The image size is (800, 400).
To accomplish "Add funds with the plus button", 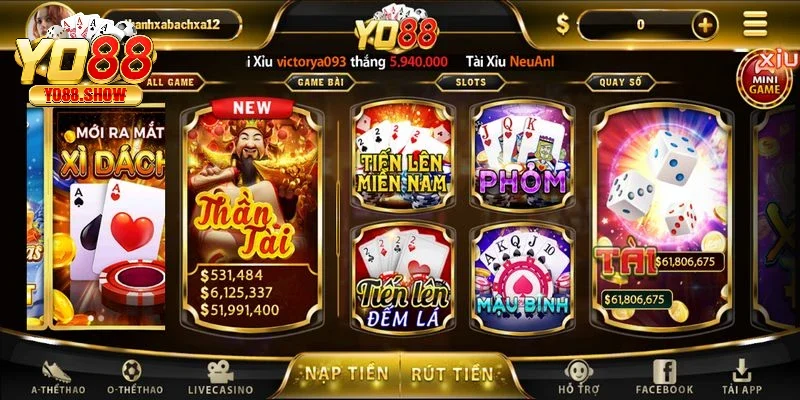I will [x=704, y=25].
